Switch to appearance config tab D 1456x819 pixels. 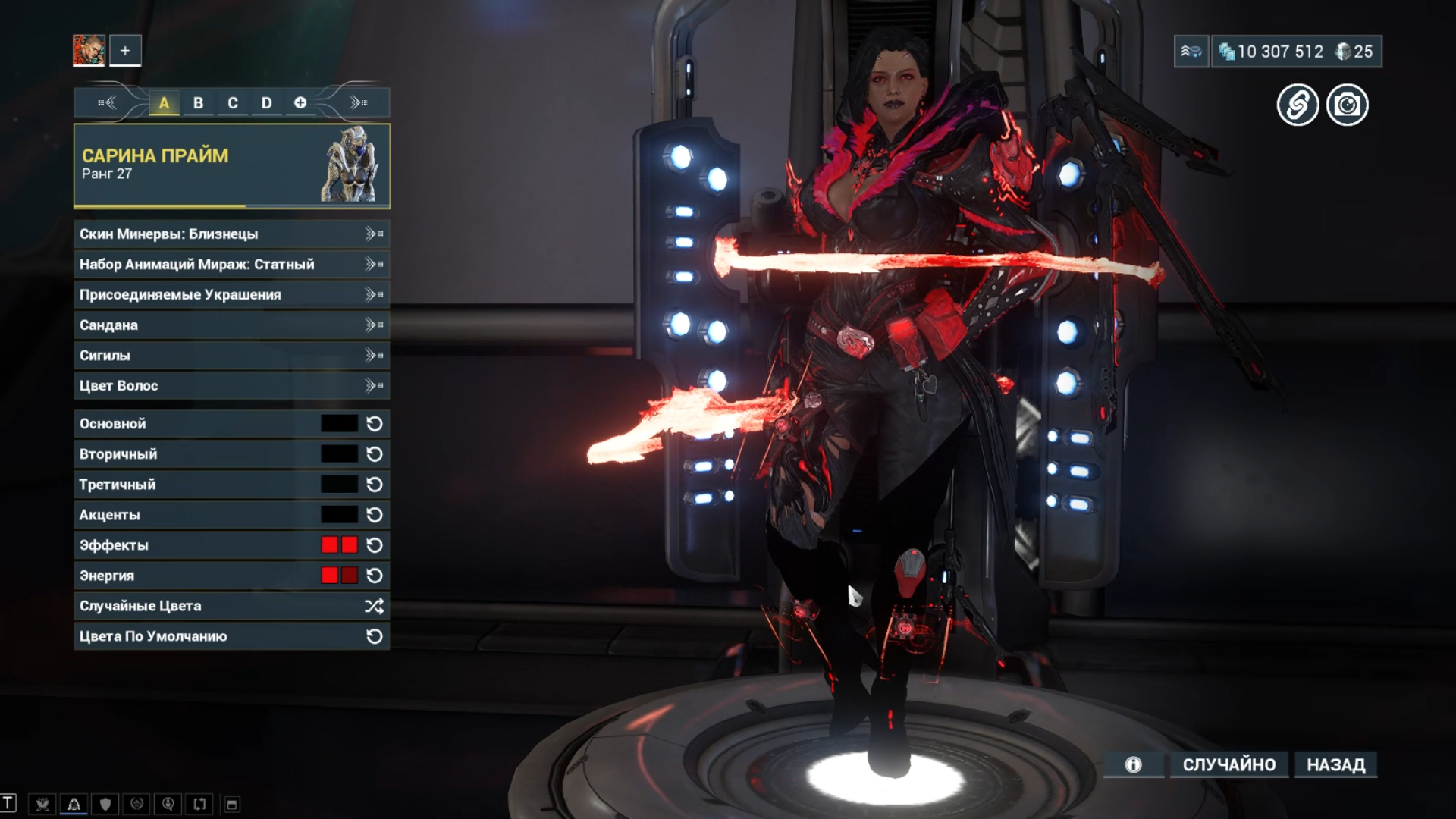tap(266, 103)
